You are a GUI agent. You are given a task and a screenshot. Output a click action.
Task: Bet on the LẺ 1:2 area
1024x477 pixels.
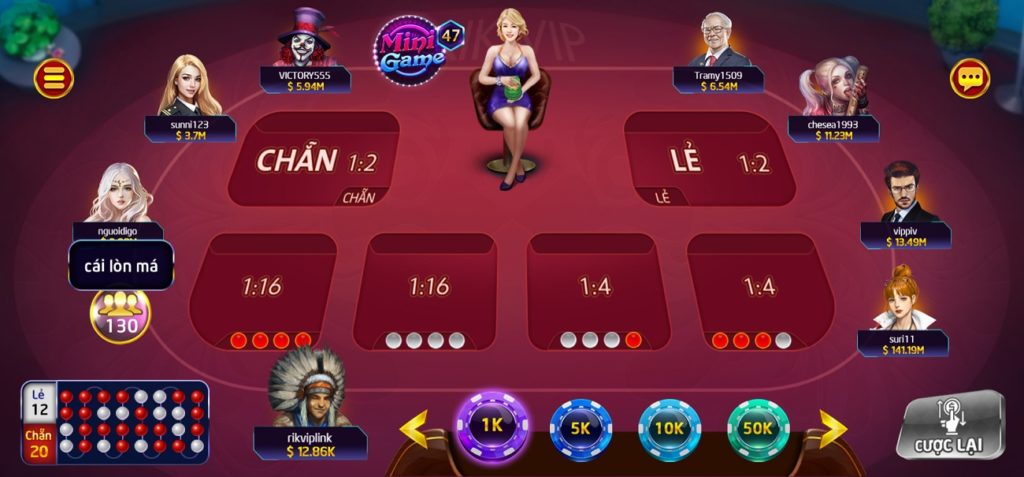[x=708, y=160]
